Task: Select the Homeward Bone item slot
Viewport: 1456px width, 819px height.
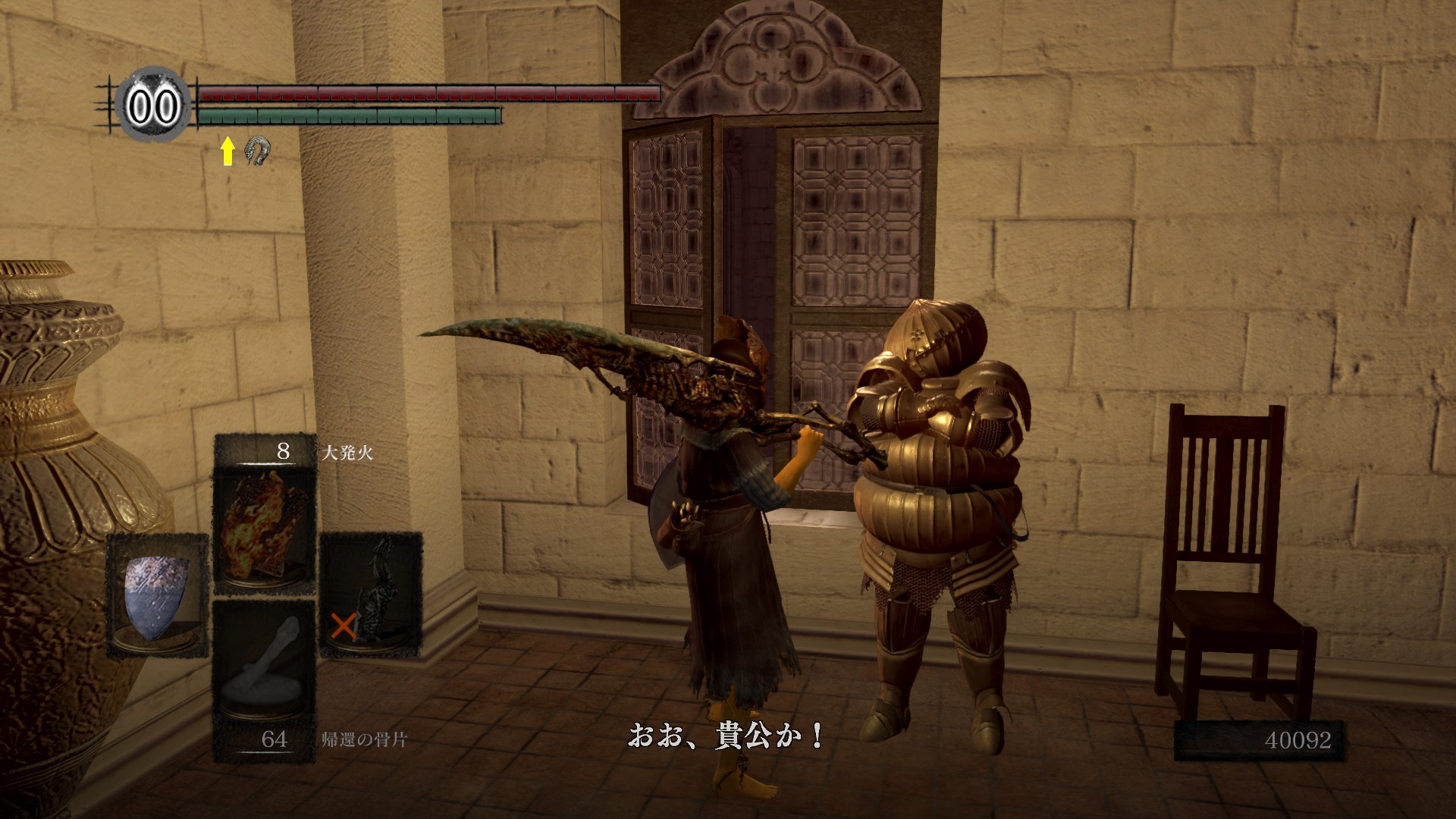Action: [264, 661]
